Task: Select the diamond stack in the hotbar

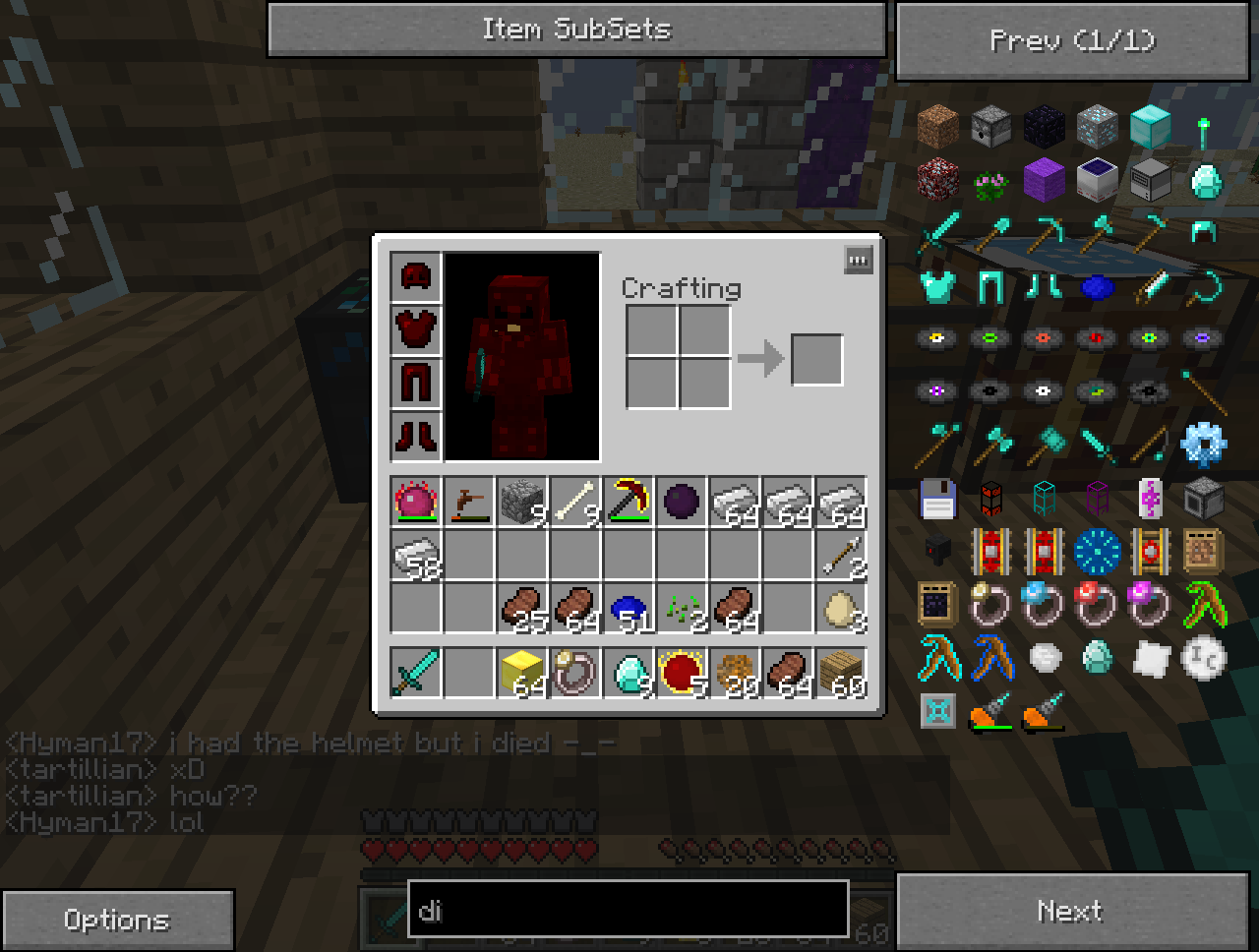Action: click(628, 673)
